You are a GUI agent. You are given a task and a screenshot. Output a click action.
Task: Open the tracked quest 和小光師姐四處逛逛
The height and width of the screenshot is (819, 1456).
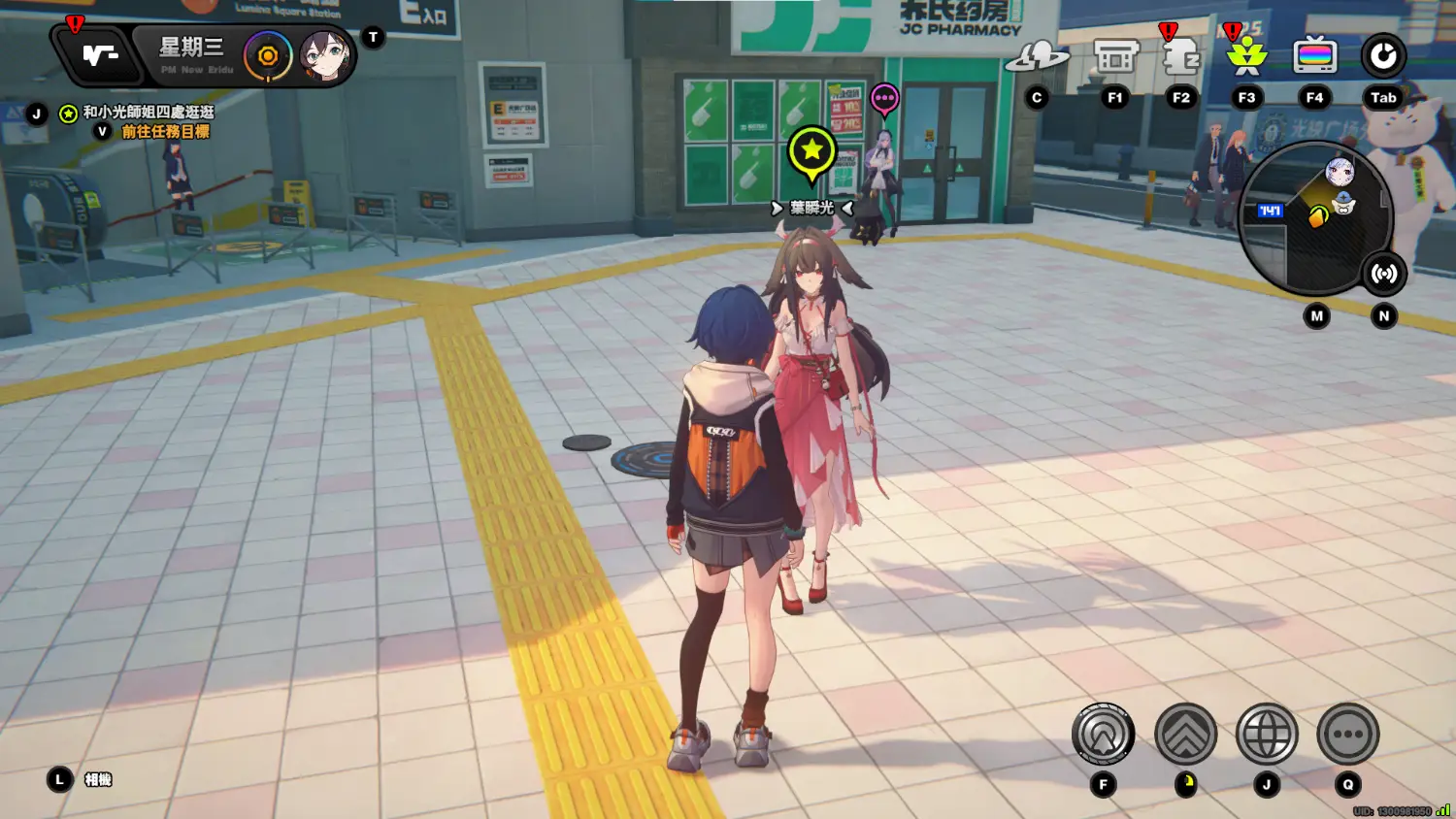148,113
